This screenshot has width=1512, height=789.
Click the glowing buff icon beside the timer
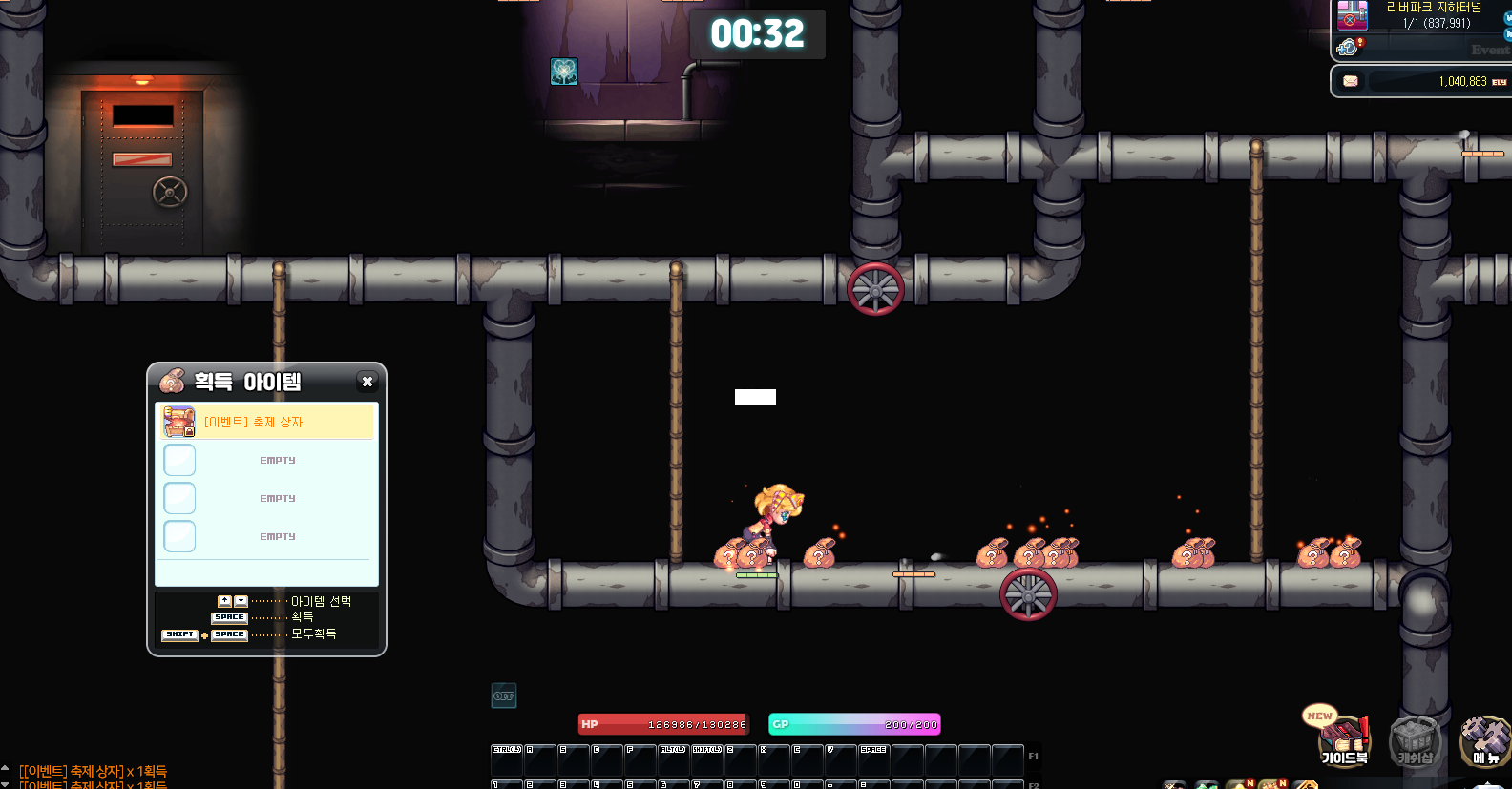tap(564, 72)
